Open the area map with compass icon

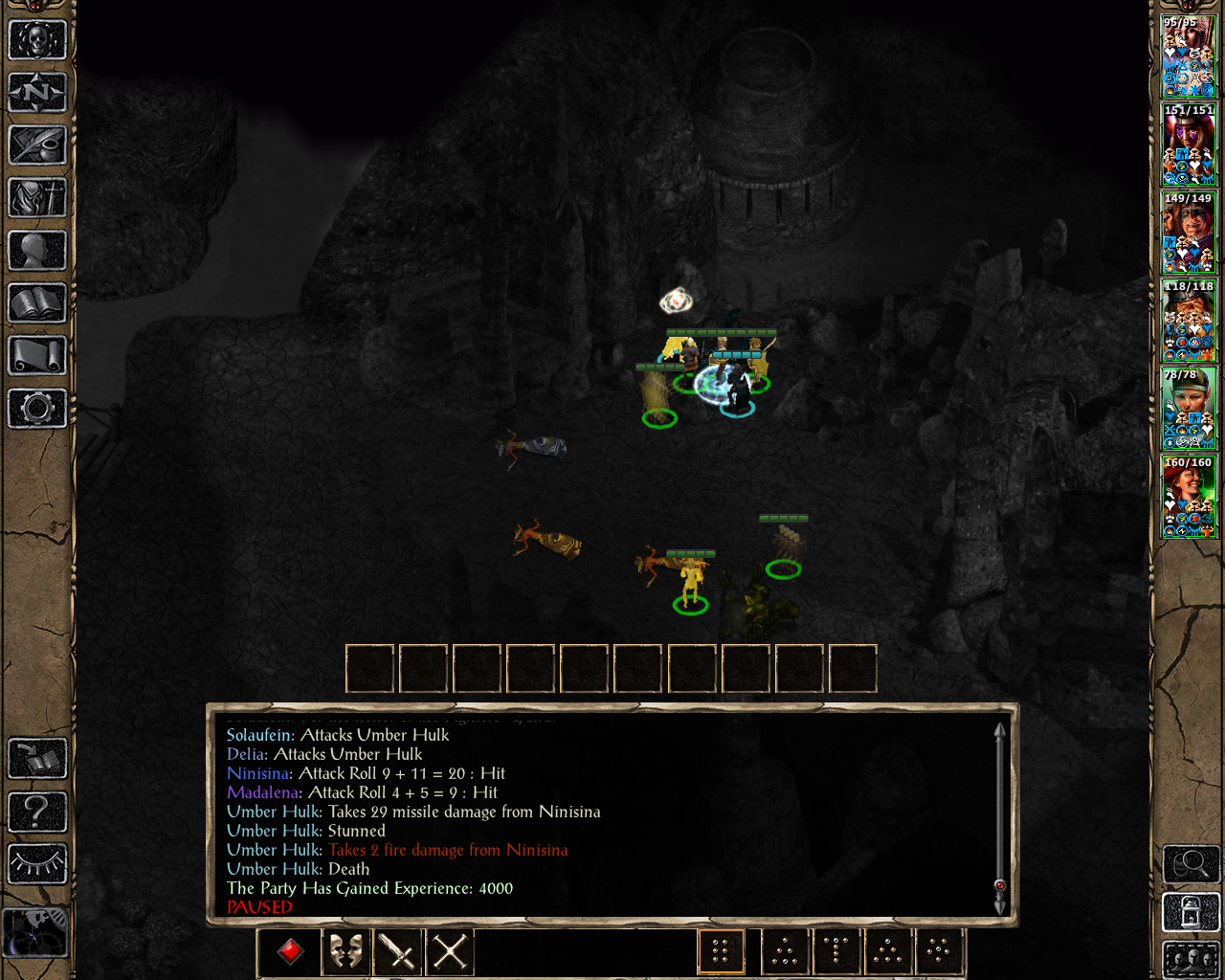point(37,93)
